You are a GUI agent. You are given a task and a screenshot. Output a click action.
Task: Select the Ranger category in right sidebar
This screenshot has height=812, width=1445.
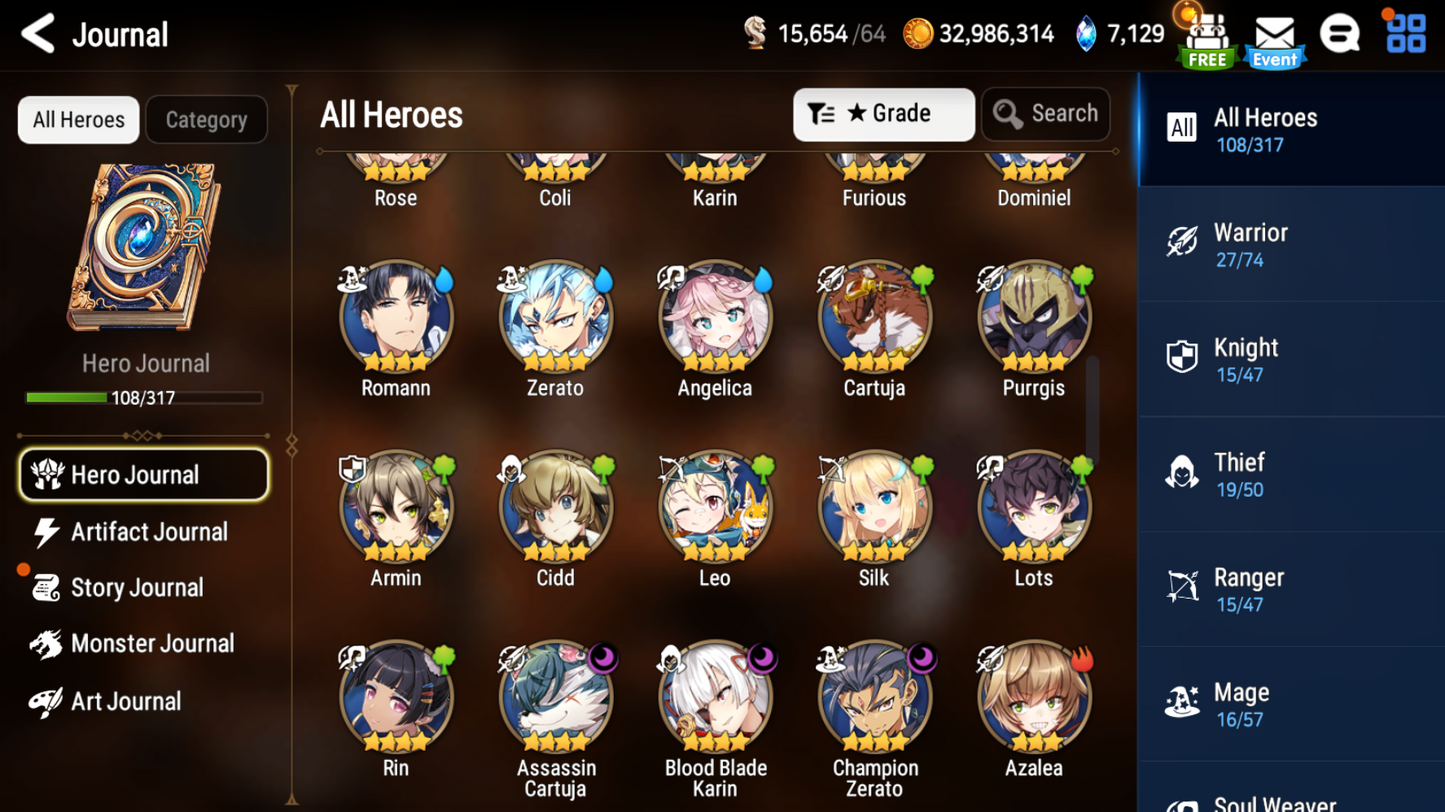[x=1290, y=588]
